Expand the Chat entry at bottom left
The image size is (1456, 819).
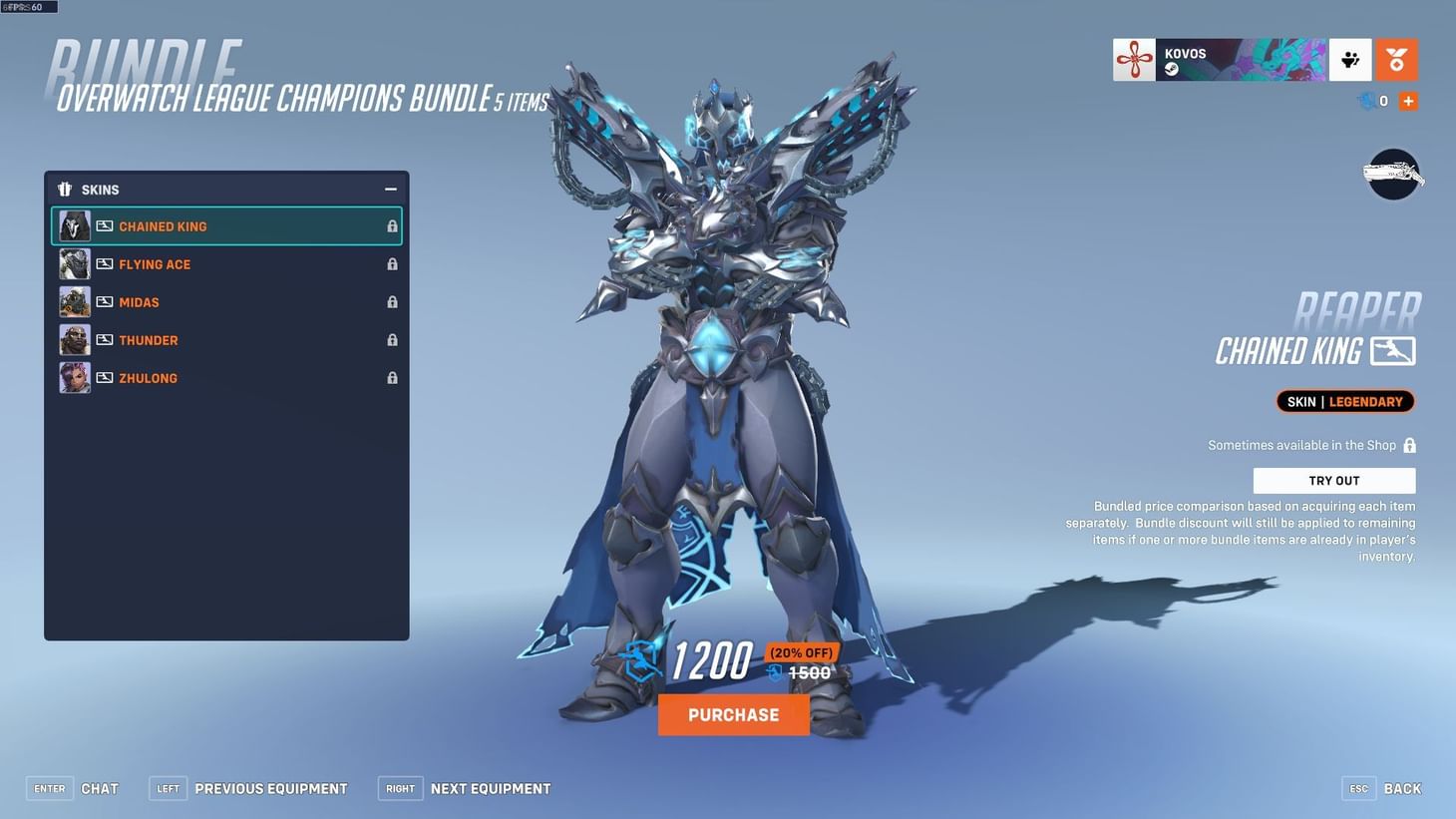[x=99, y=788]
